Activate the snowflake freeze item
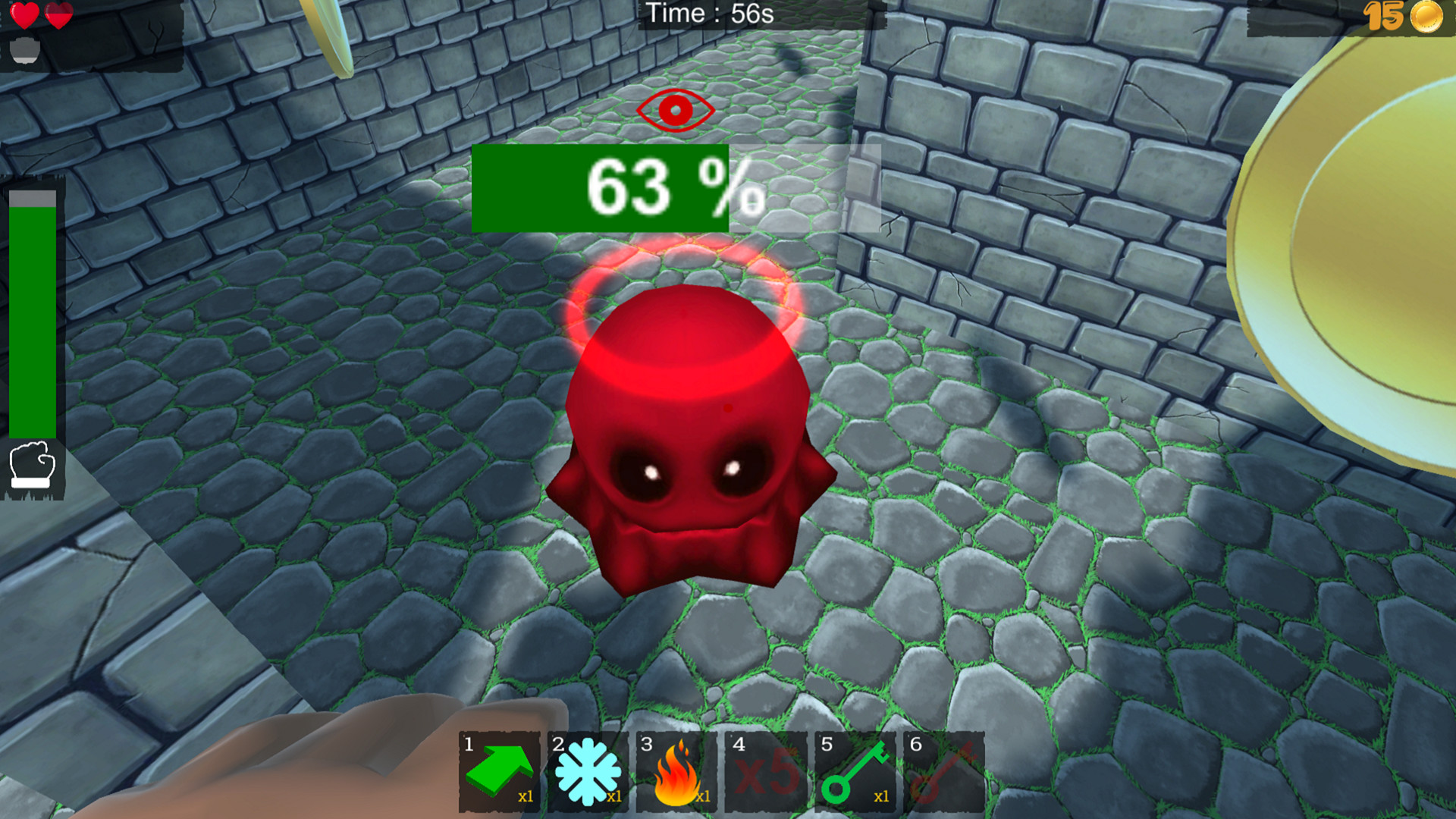This screenshot has width=1456, height=819. click(x=588, y=773)
